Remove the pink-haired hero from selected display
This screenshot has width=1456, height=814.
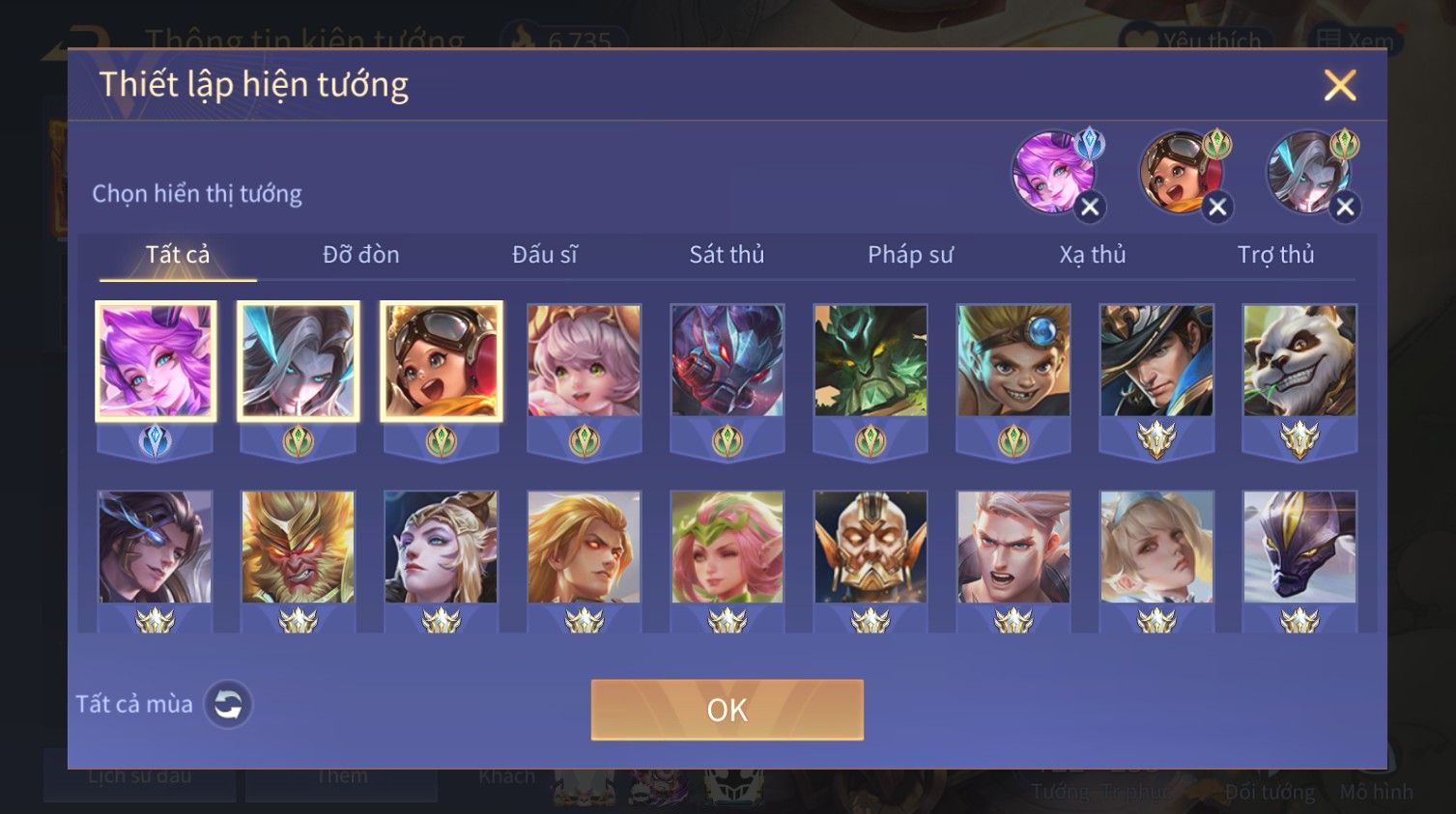click(x=1090, y=207)
